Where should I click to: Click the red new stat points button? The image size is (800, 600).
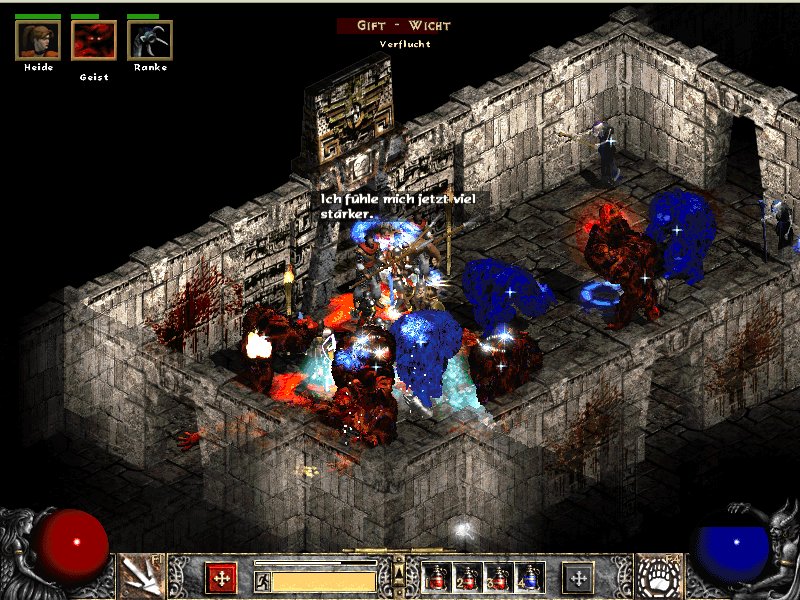[x=221, y=578]
